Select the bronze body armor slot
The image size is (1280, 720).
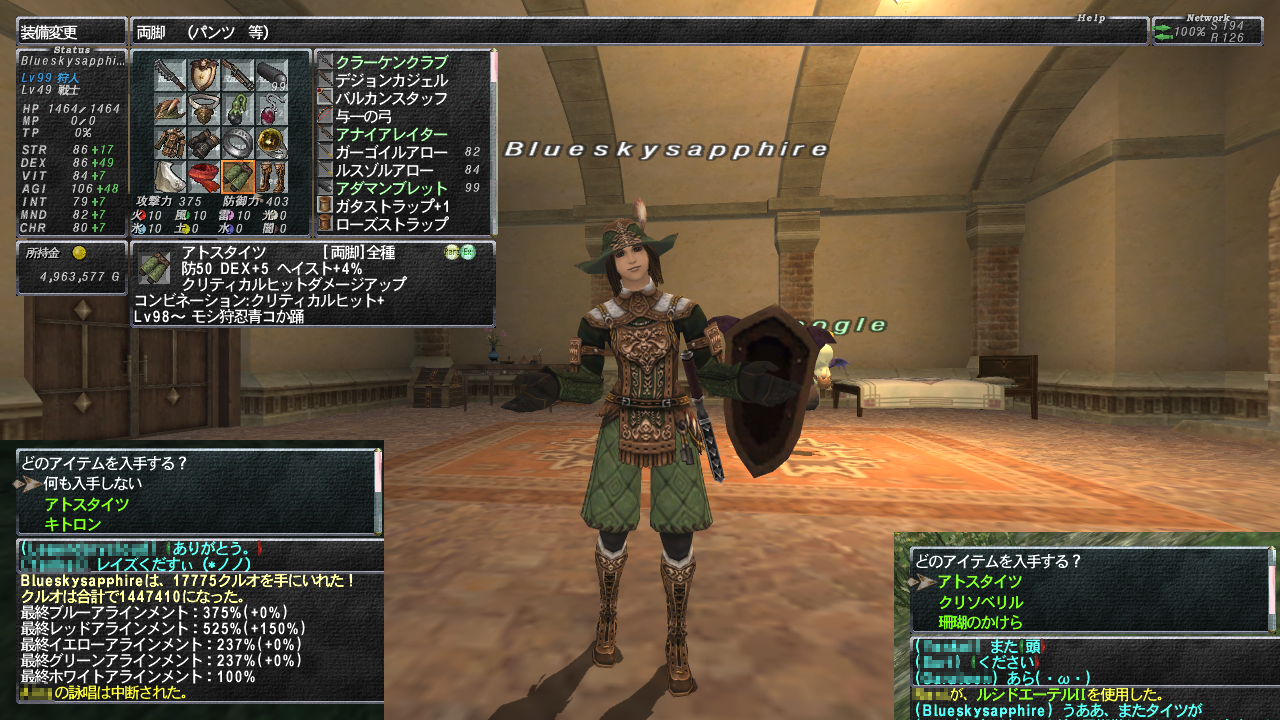point(170,143)
